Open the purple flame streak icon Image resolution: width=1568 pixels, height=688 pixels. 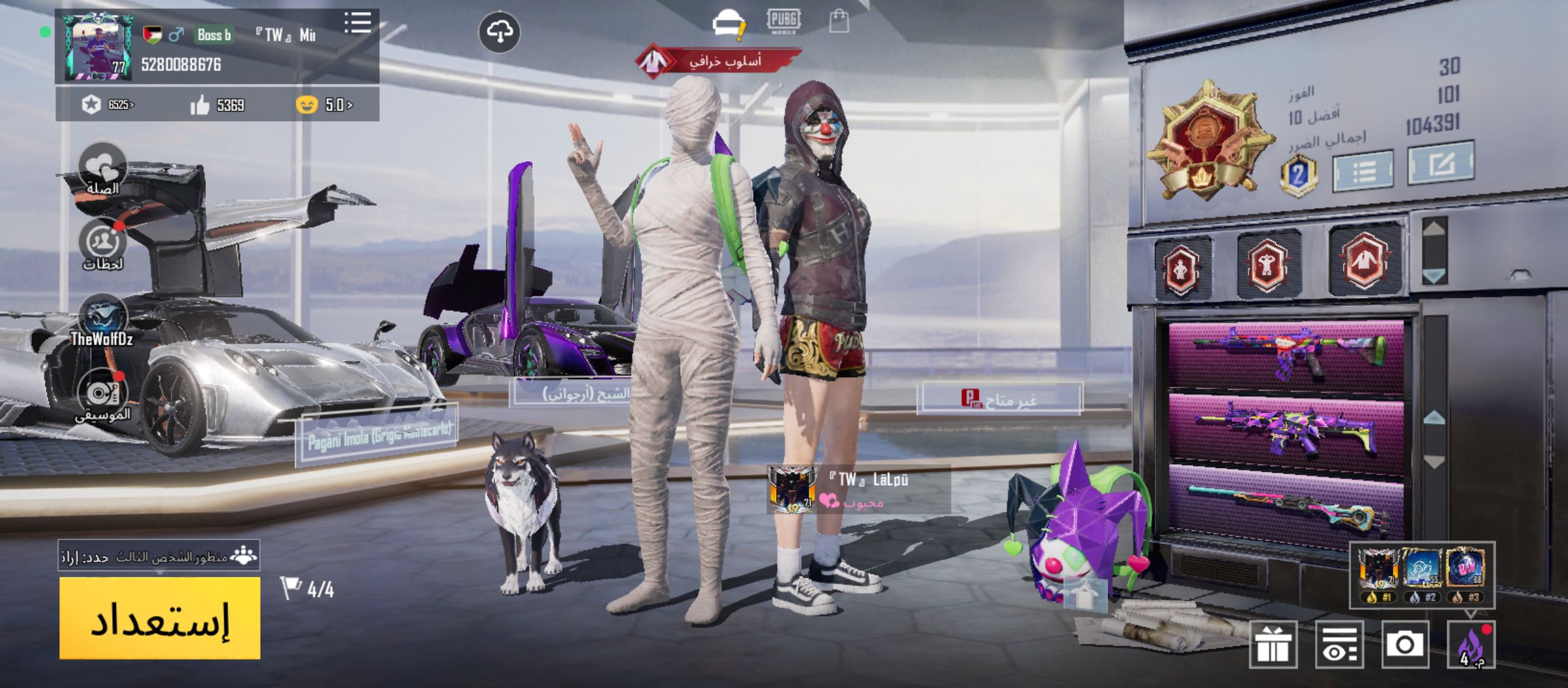pyautogui.click(x=1471, y=645)
